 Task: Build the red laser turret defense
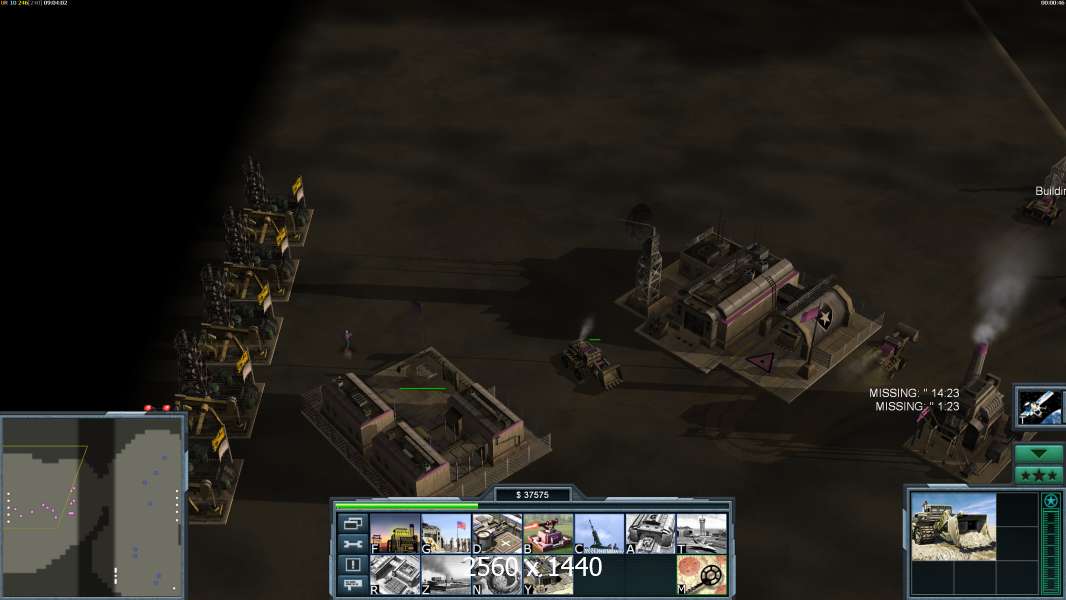(548, 533)
